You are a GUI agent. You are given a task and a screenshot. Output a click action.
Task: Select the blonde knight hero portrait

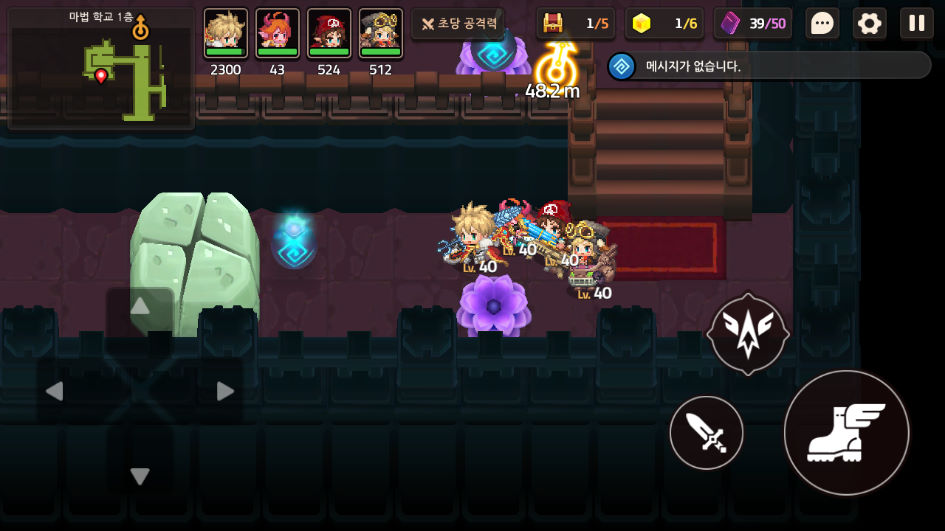coord(225,34)
